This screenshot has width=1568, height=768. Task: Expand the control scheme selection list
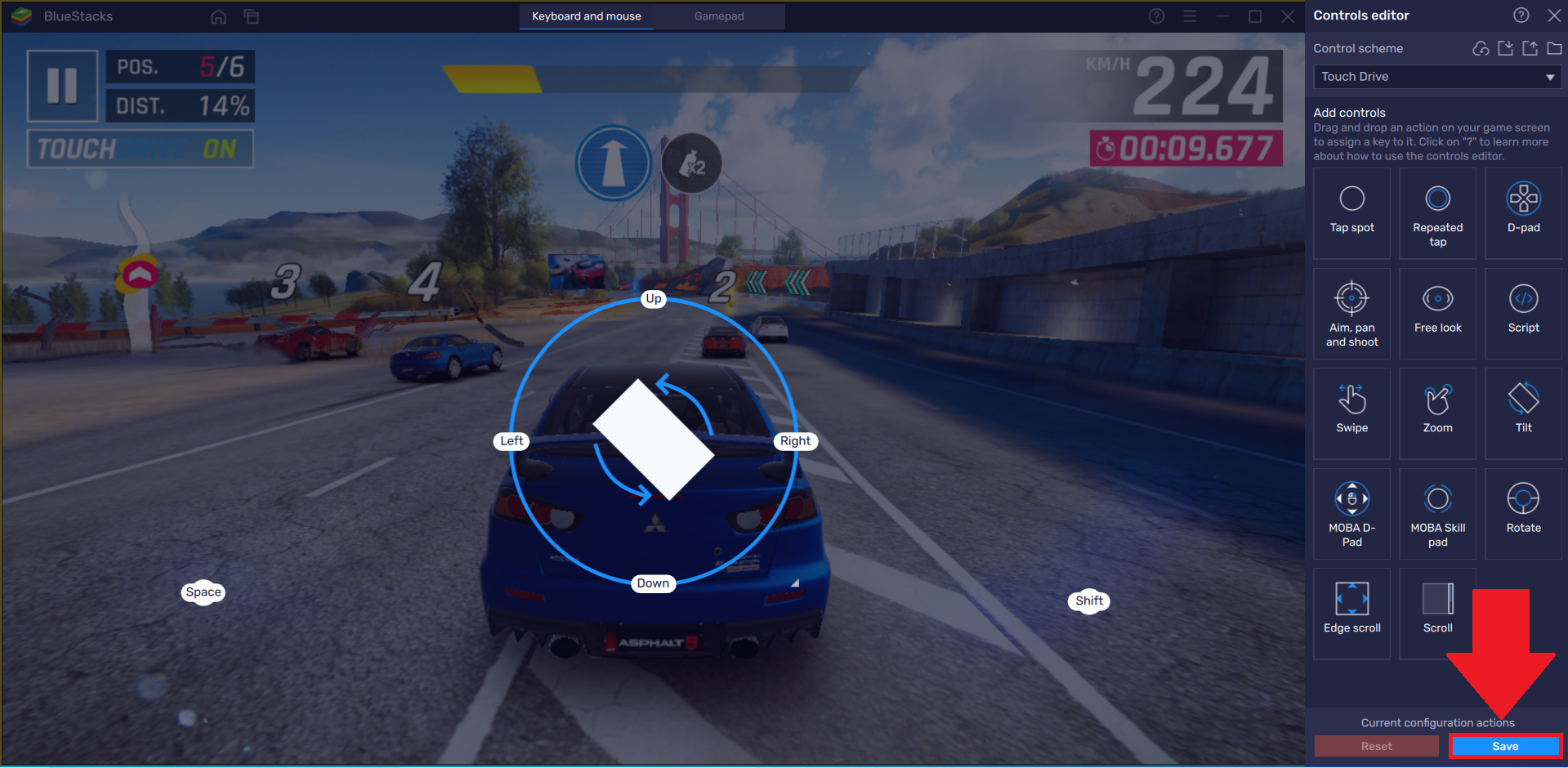(1550, 77)
